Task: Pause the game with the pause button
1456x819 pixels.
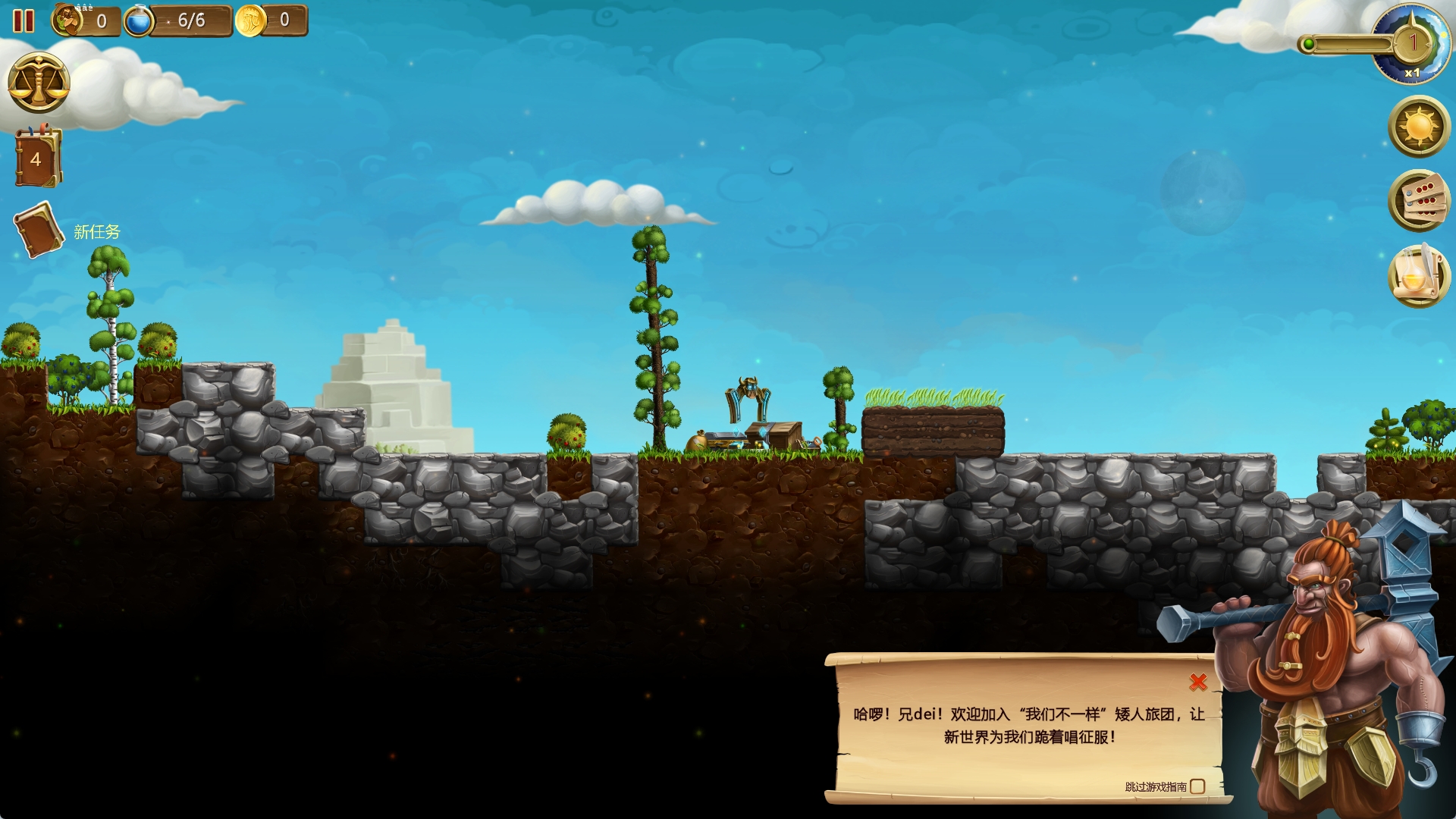Action: (24, 20)
